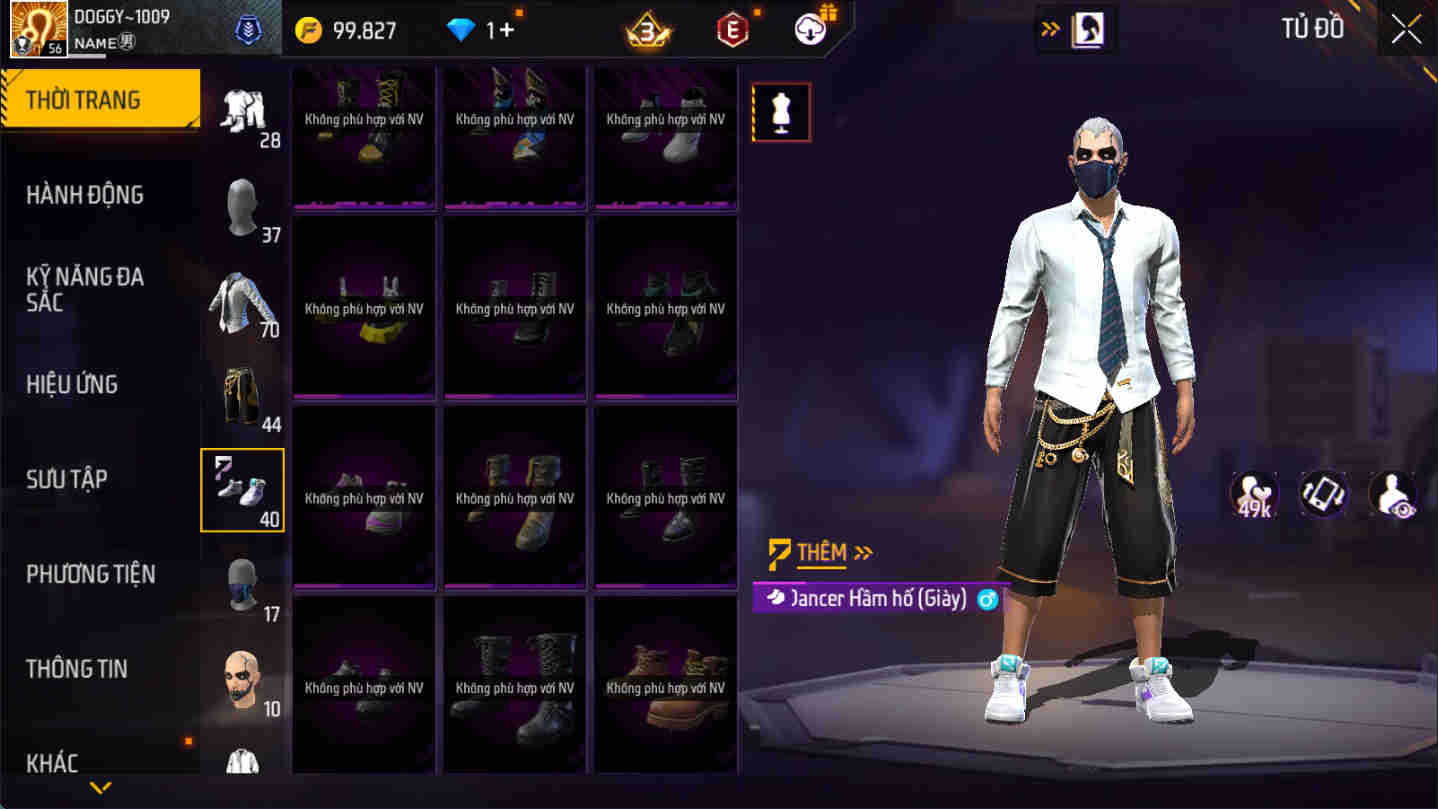The image size is (1438, 809).
Task: Toggle the character visibility eye icon
Action: point(1393,493)
